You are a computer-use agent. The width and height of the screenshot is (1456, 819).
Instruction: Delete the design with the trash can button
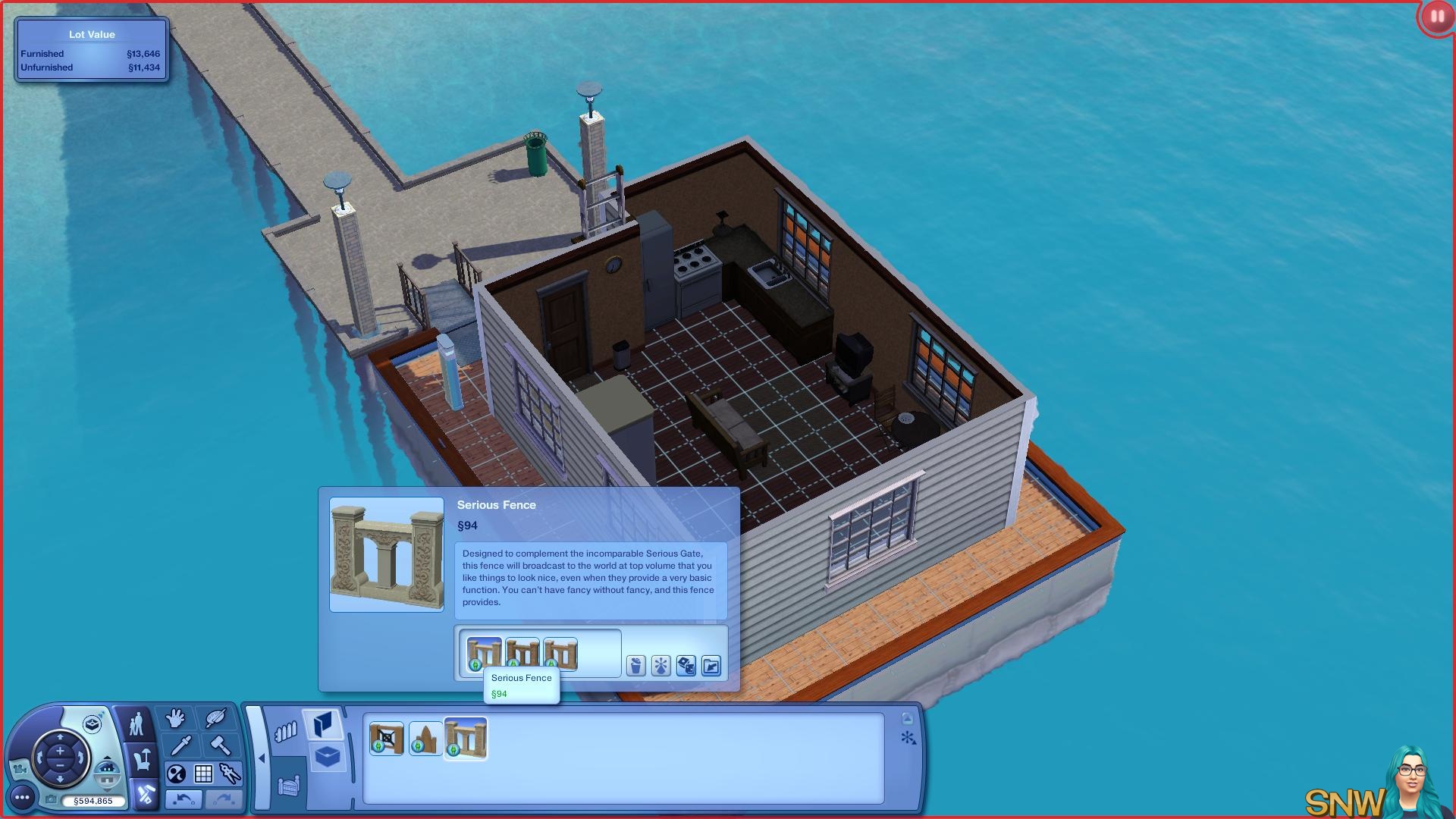635,666
